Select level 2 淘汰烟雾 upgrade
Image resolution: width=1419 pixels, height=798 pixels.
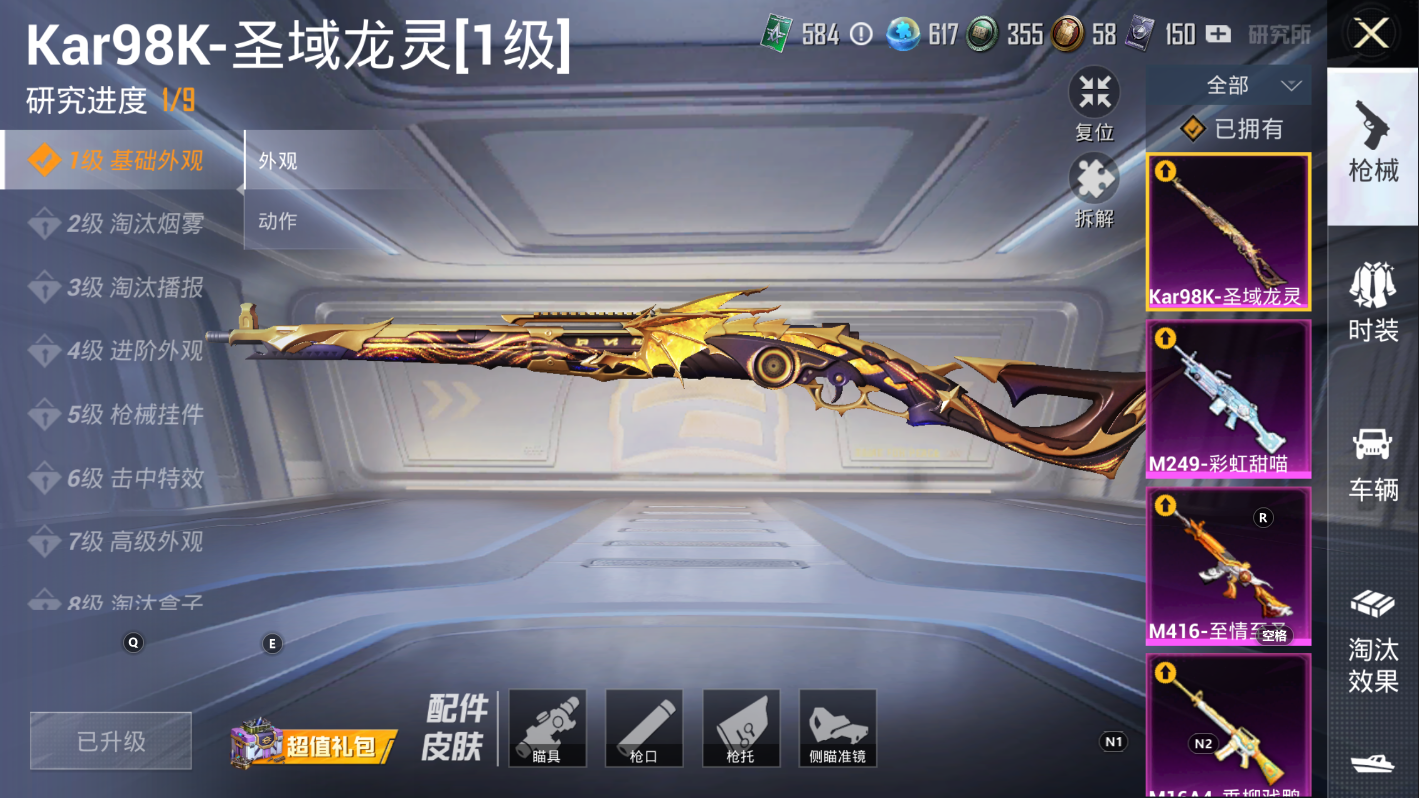tap(120, 224)
